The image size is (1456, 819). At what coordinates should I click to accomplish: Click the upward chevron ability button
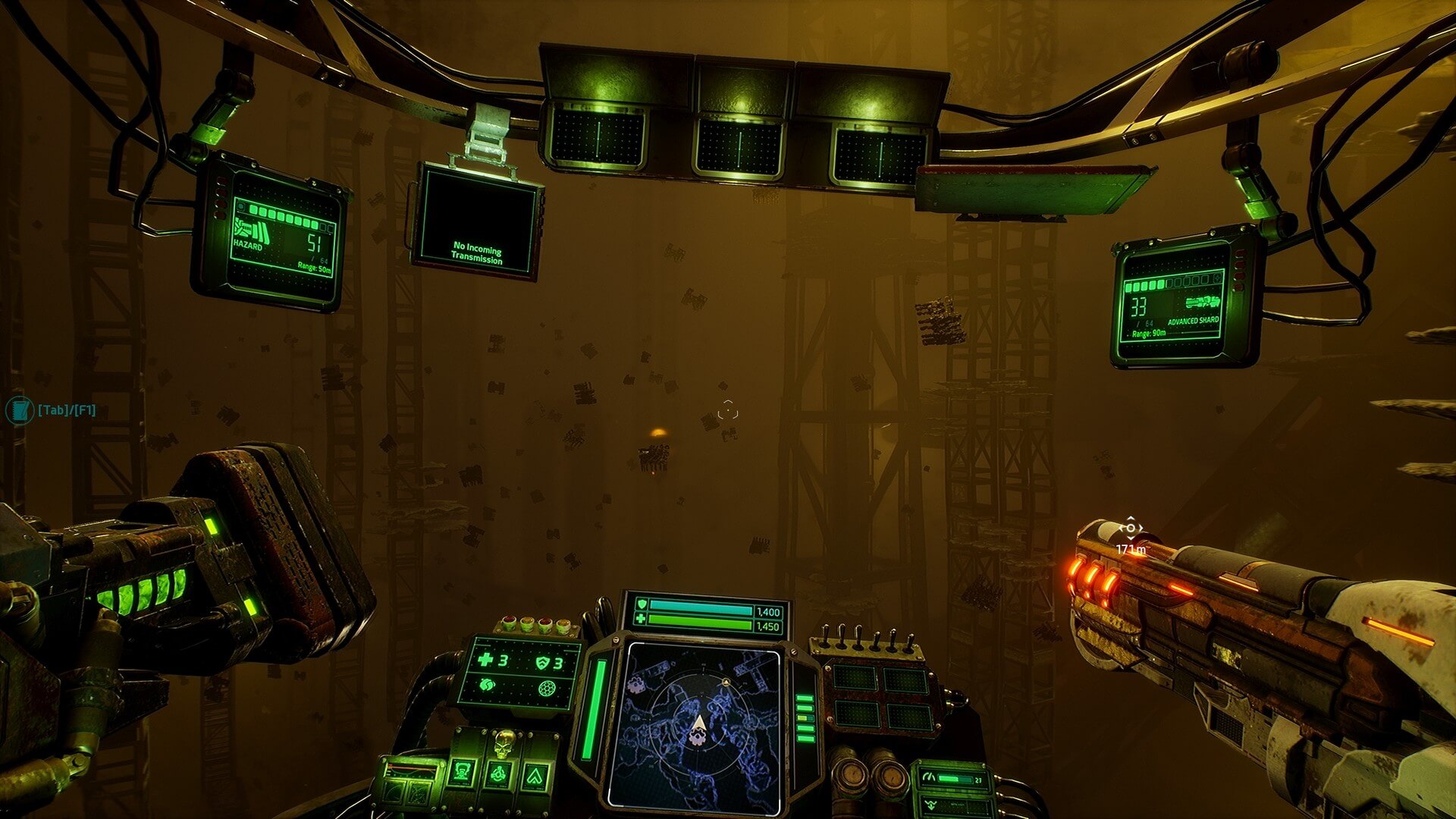pyautogui.click(x=535, y=776)
